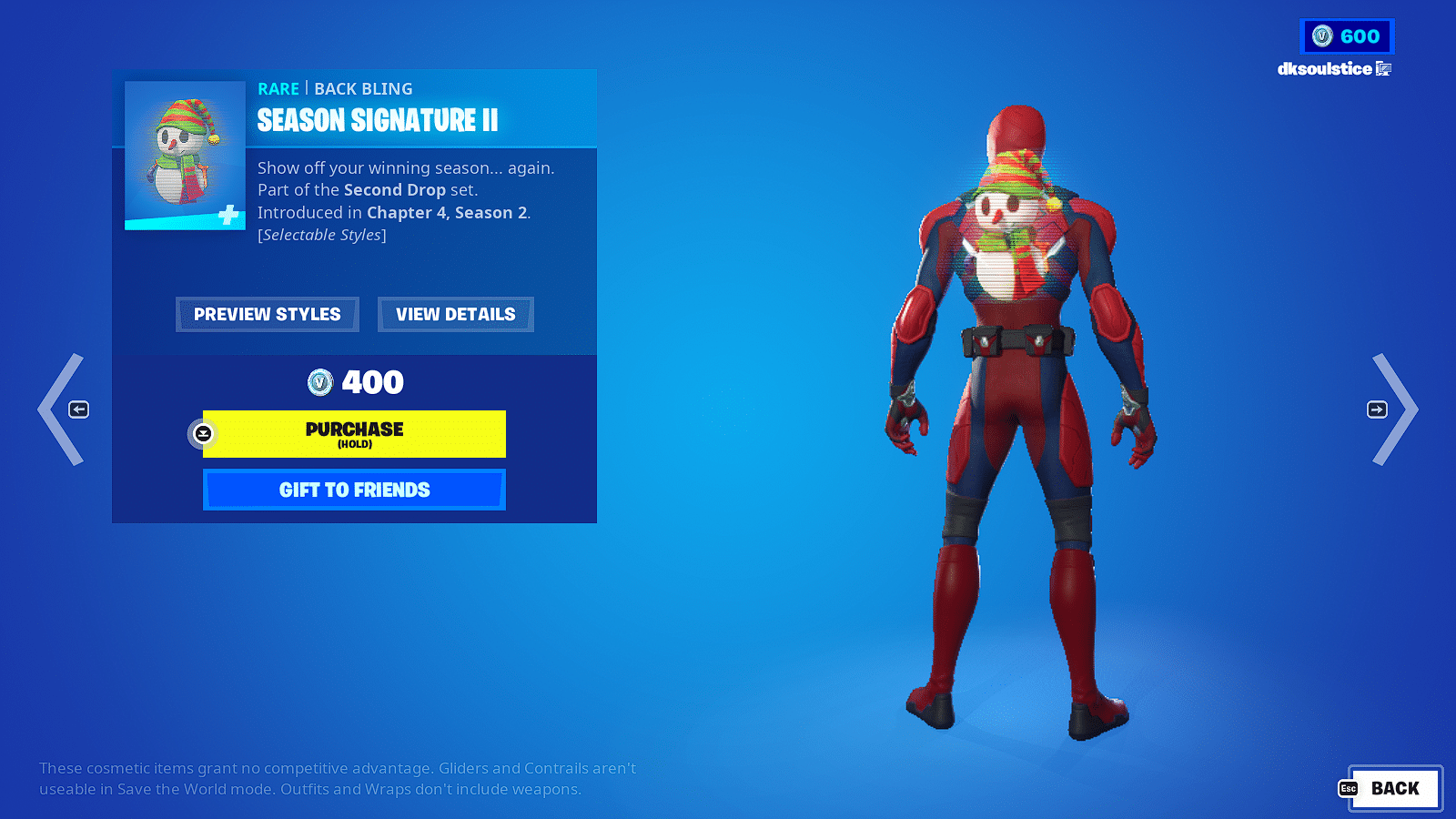The image size is (1456, 819).
Task: Open Preview Styles for Season Signature II
Action: click(267, 314)
